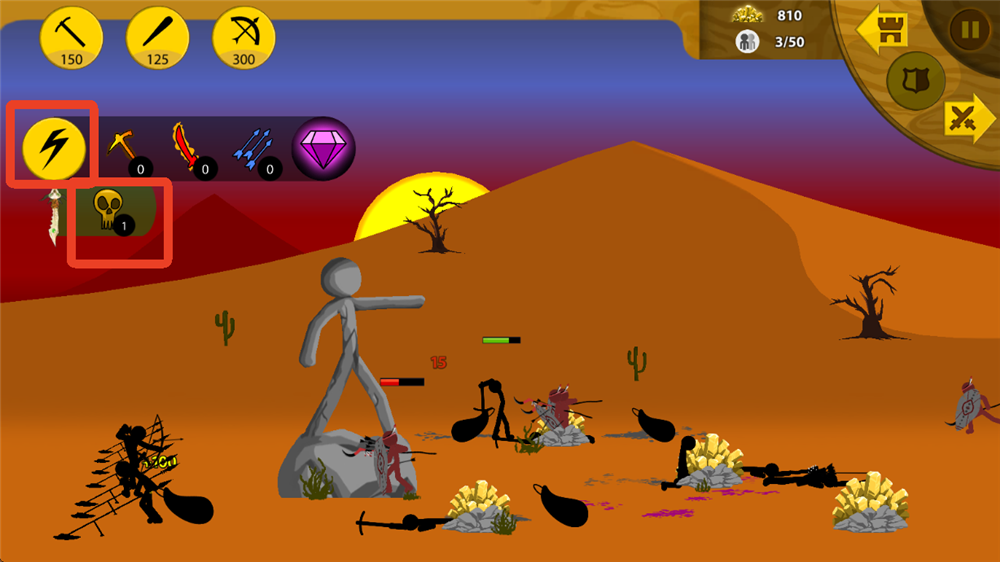The height and width of the screenshot is (562, 1000).
Task: Train a clubman for 125 gold
Action: (x=158, y=37)
